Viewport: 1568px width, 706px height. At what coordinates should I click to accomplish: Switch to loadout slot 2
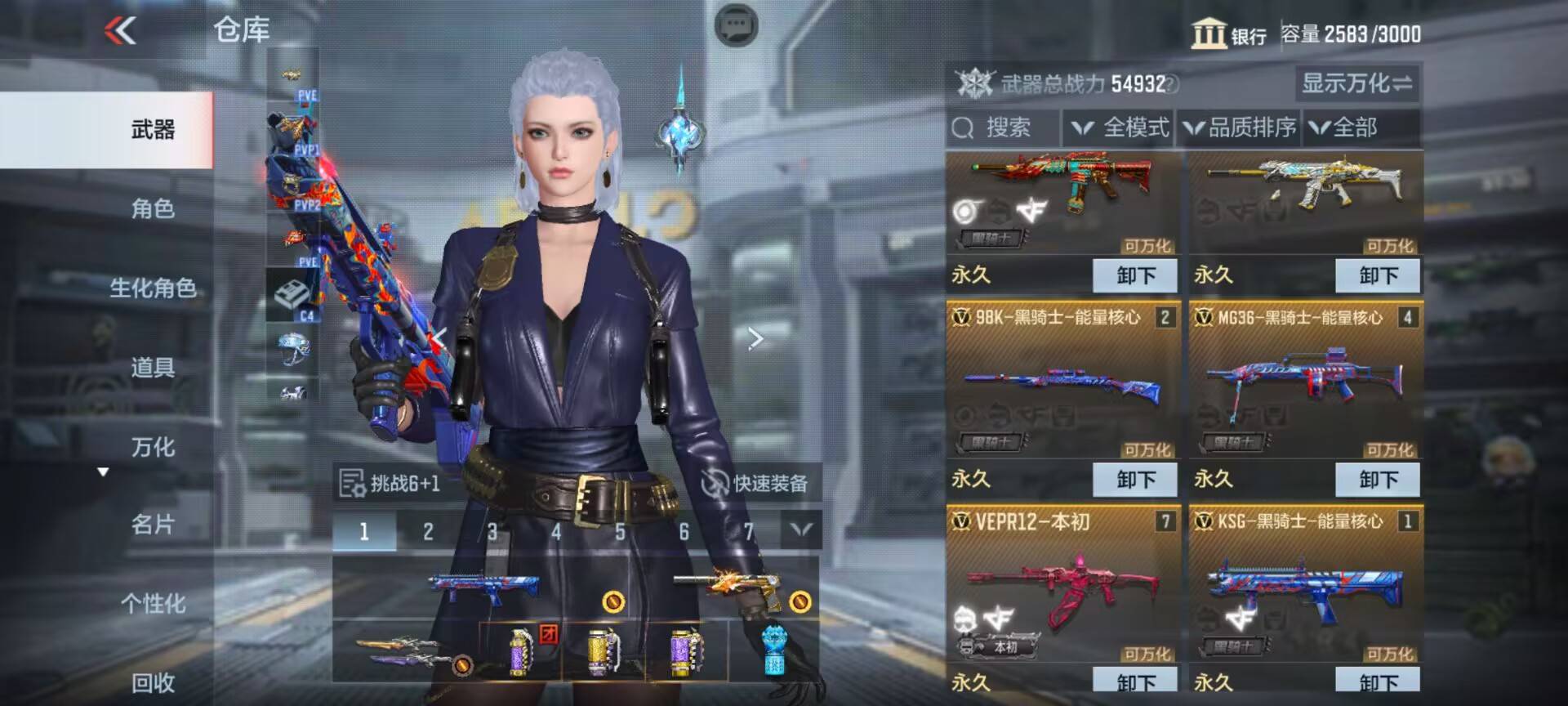click(x=428, y=532)
